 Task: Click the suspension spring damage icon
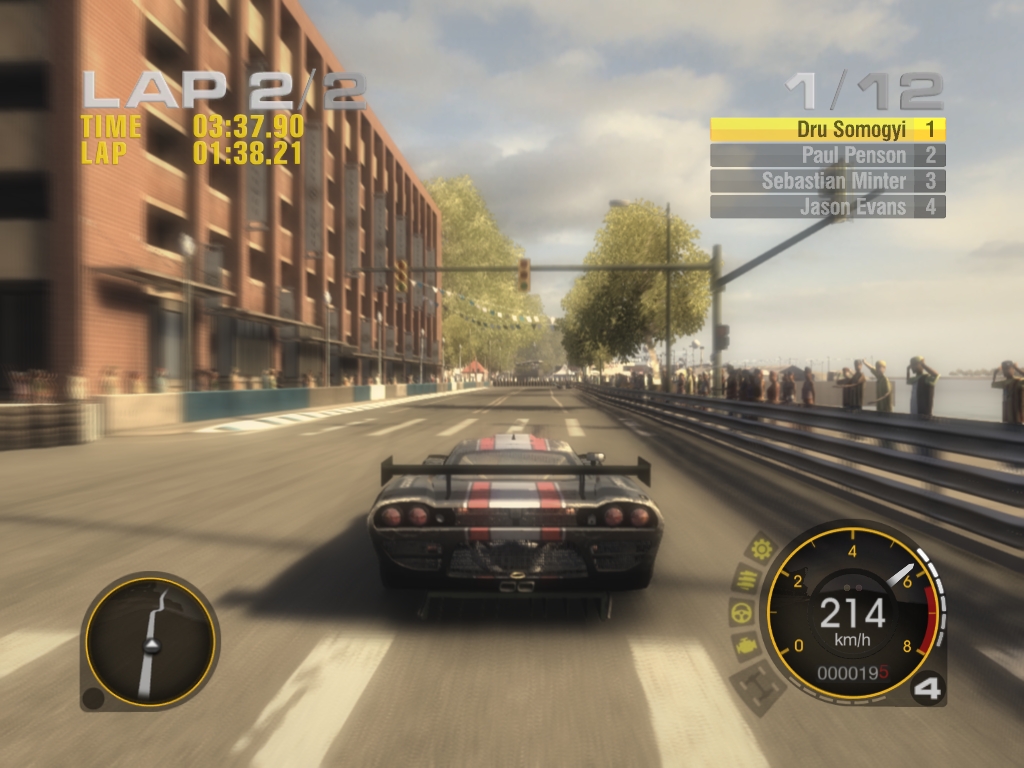click(x=747, y=578)
